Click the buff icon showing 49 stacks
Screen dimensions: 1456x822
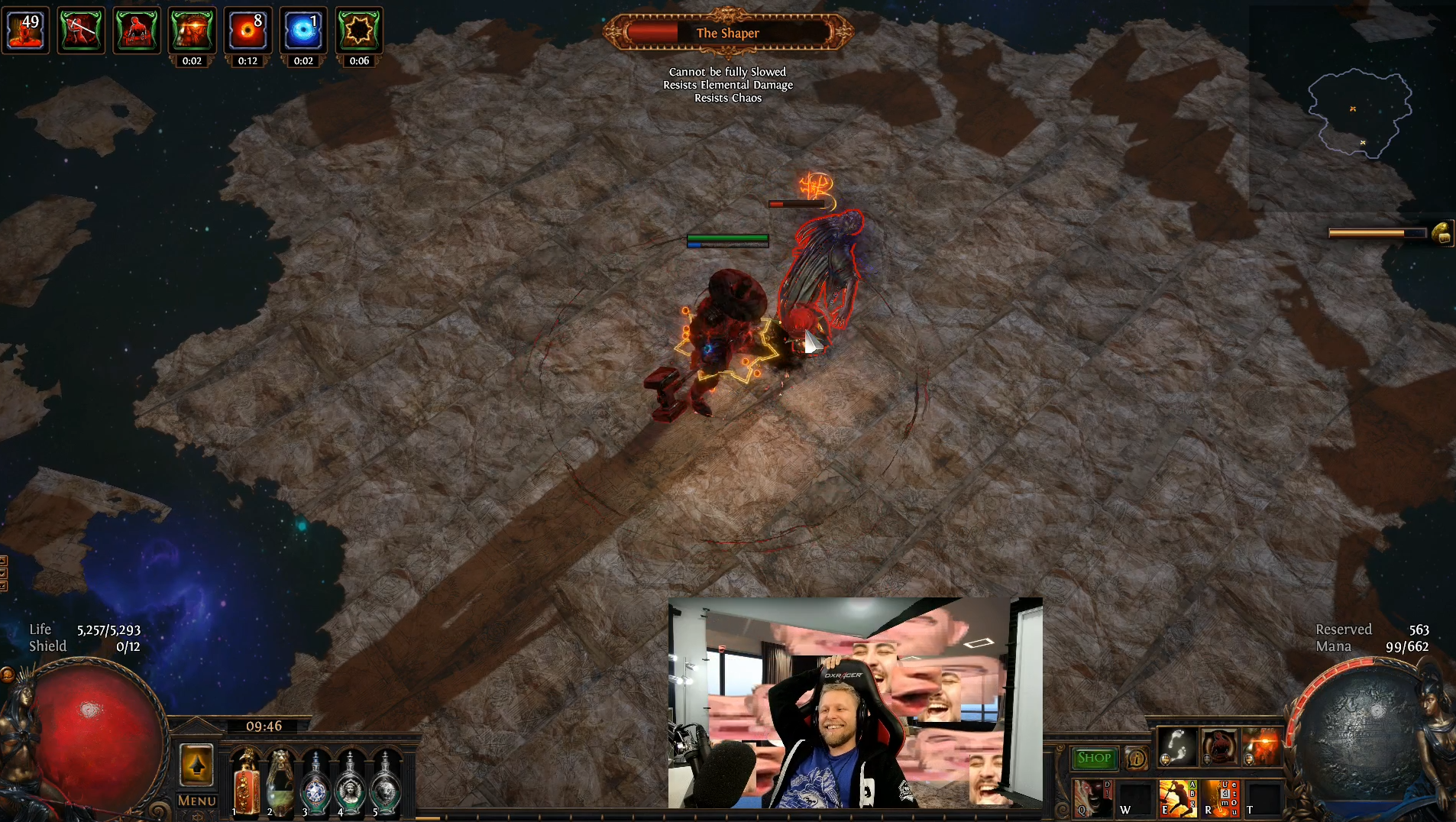pos(25,31)
